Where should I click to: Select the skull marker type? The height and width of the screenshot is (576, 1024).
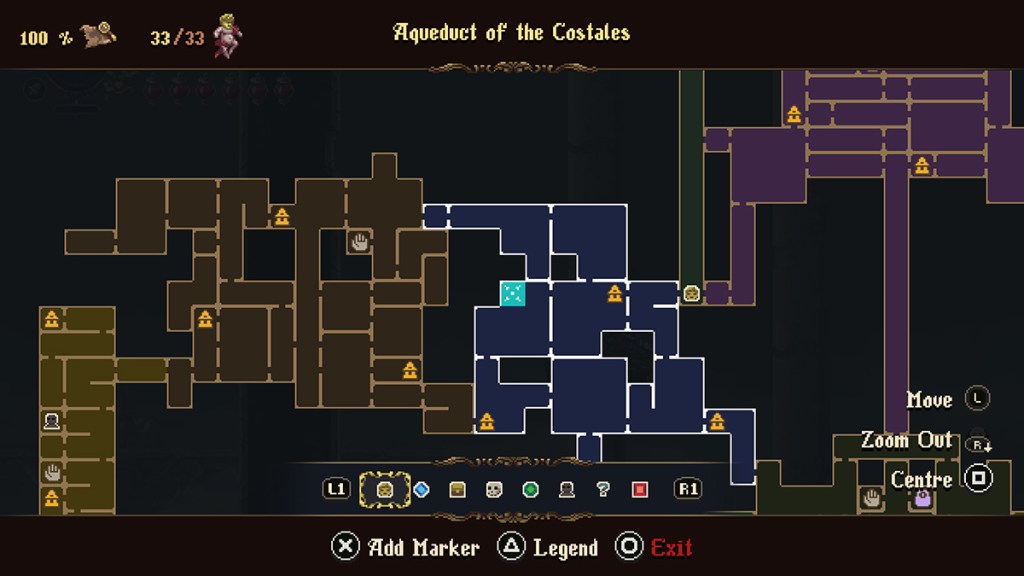494,489
